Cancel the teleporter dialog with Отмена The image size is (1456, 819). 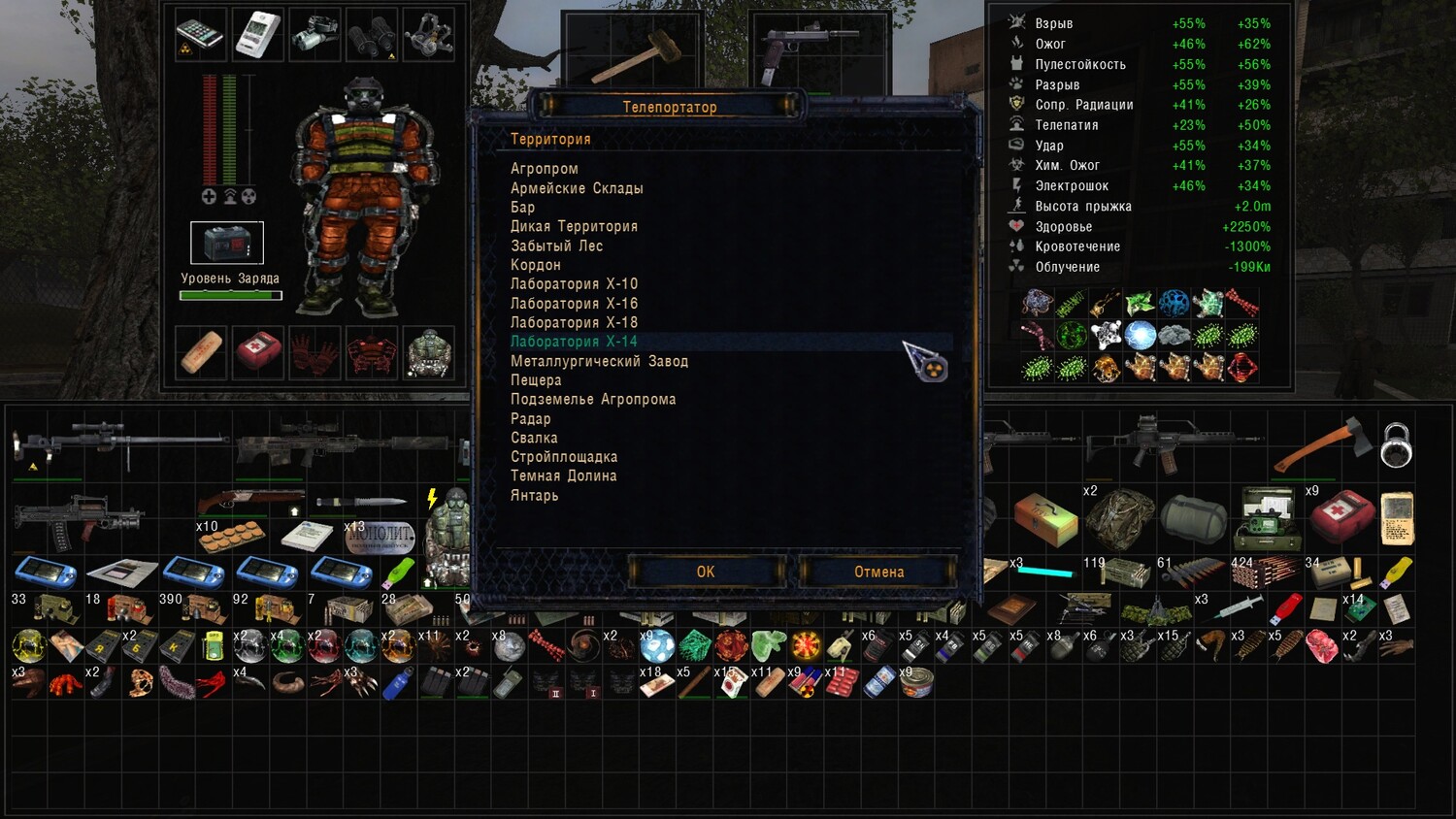pyautogui.click(x=878, y=572)
